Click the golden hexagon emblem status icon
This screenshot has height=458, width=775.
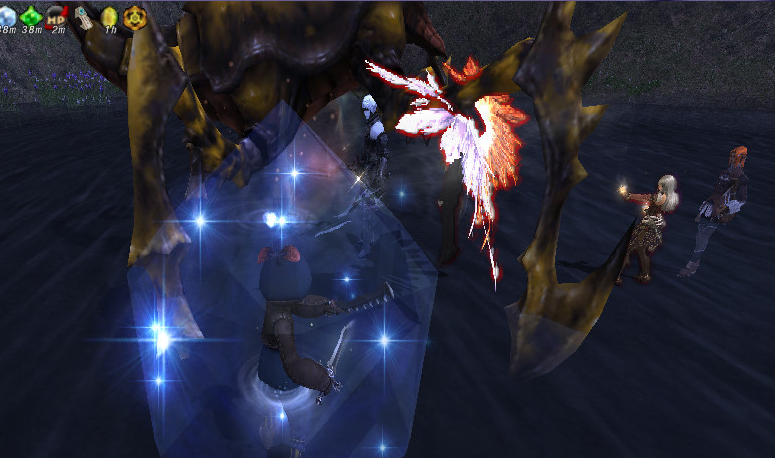point(135,14)
